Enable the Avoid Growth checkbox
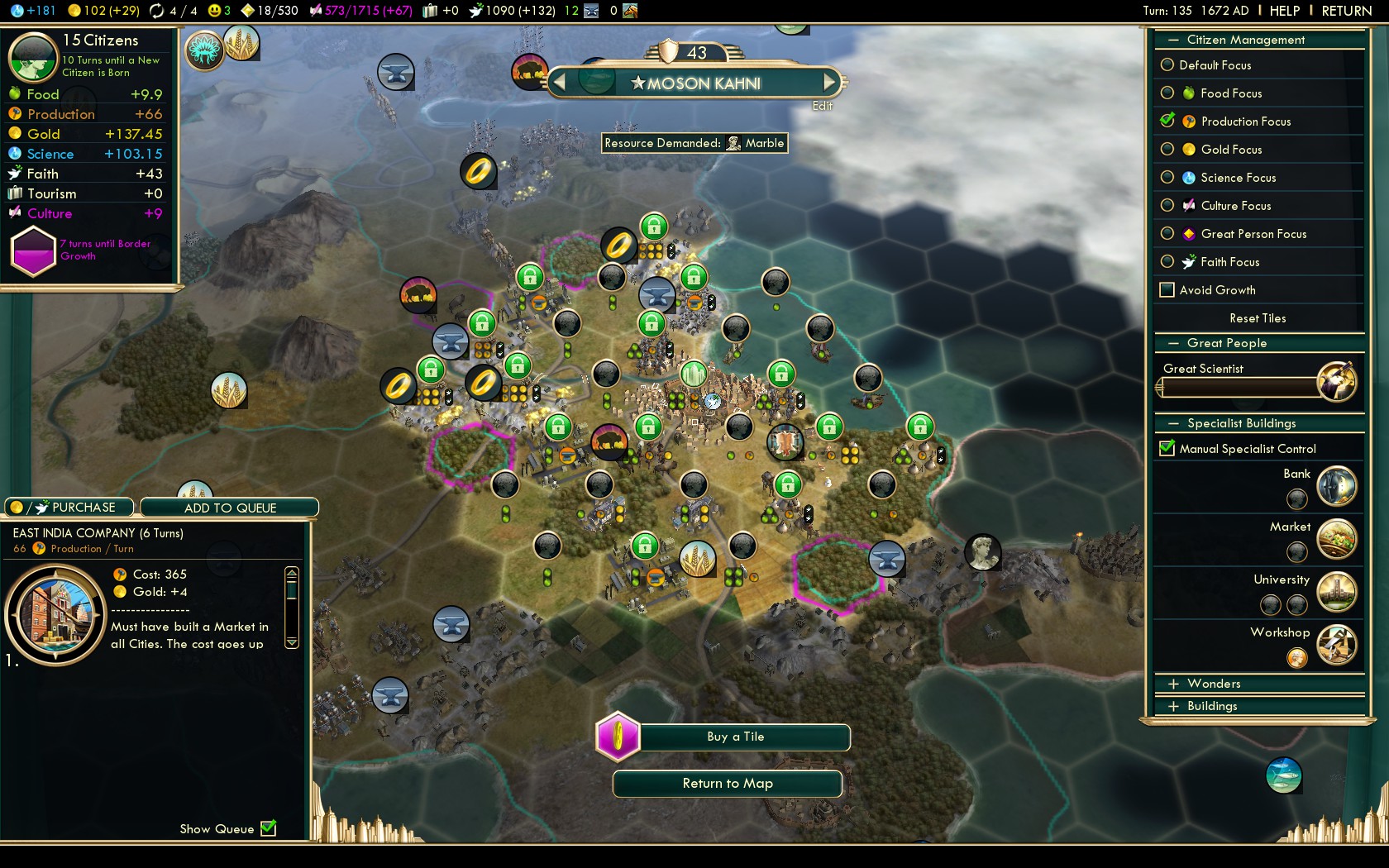Viewport: 1389px width, 868px height. [x=1167, y=290]
